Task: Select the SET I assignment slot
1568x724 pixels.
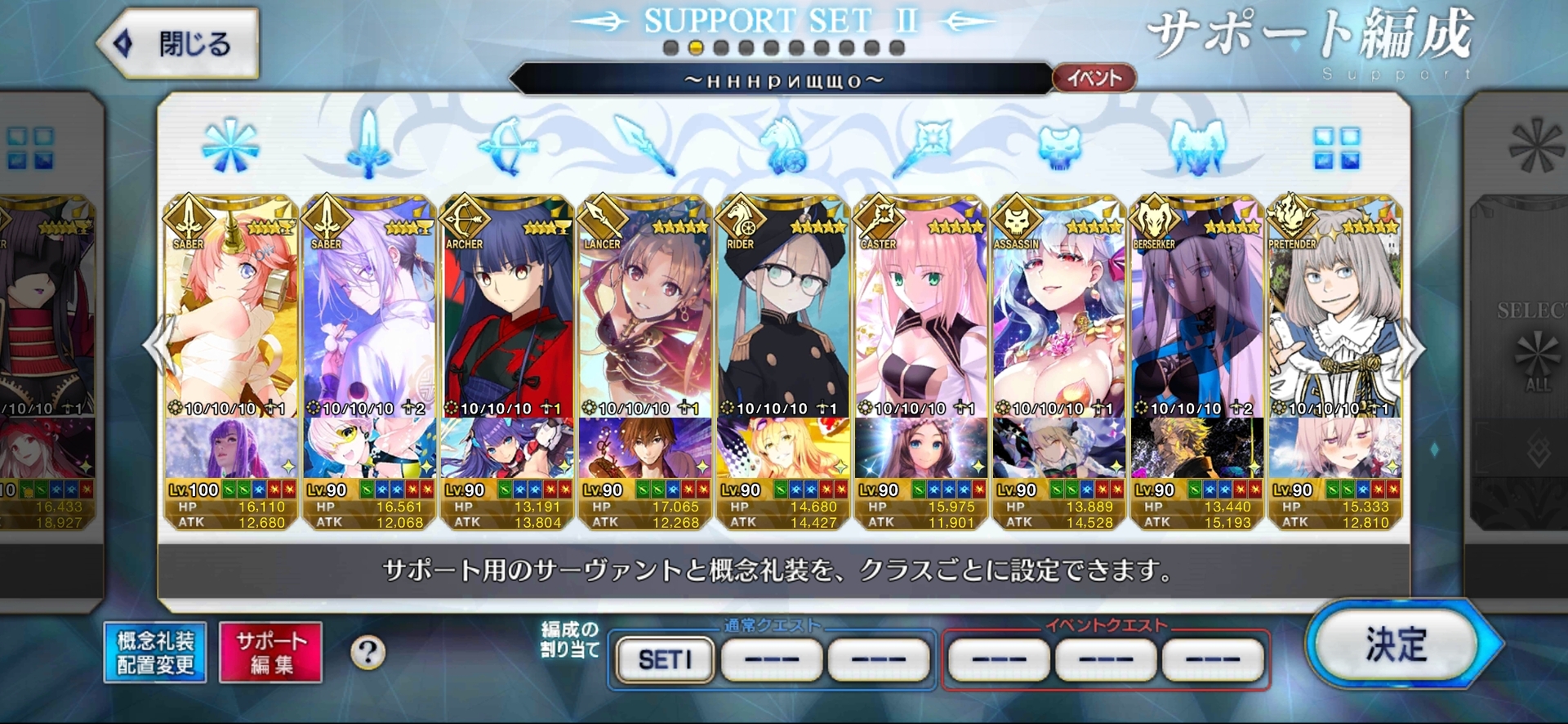Action: [x=665, y=659]
